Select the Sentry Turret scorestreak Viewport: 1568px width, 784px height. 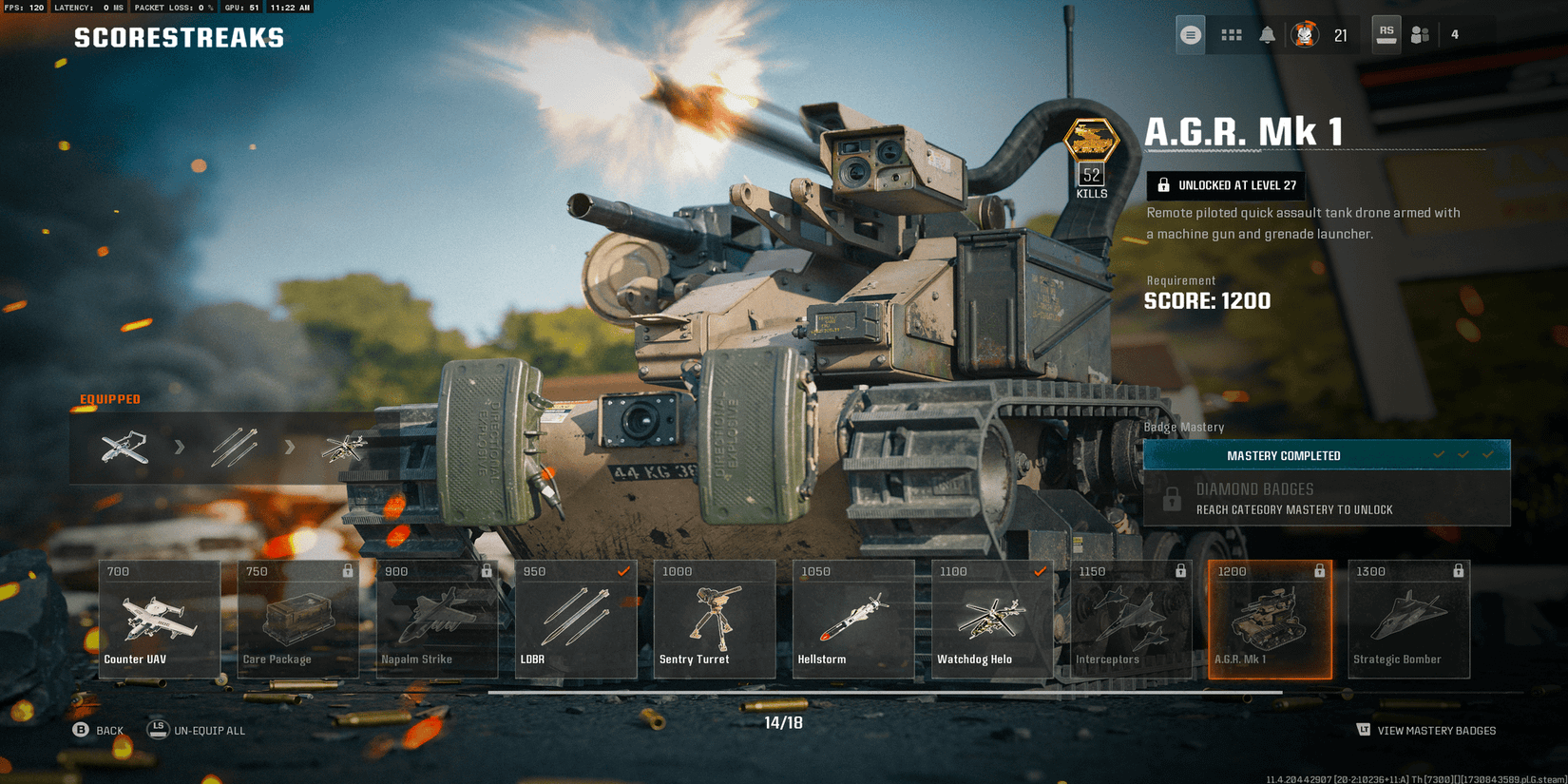click(x=714, y=618)
